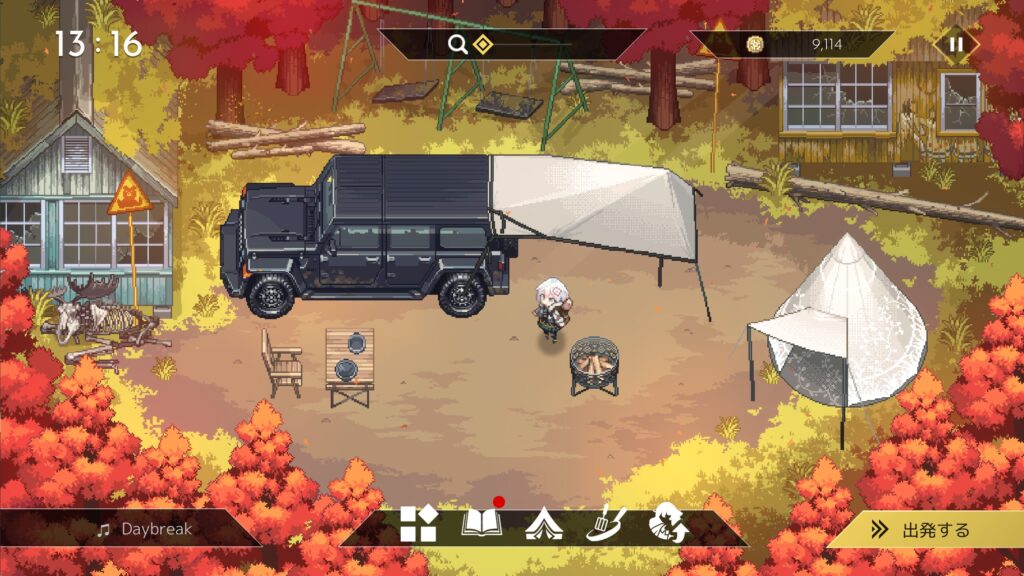
Task: Open the book journal icon
Action: (481, 524)
